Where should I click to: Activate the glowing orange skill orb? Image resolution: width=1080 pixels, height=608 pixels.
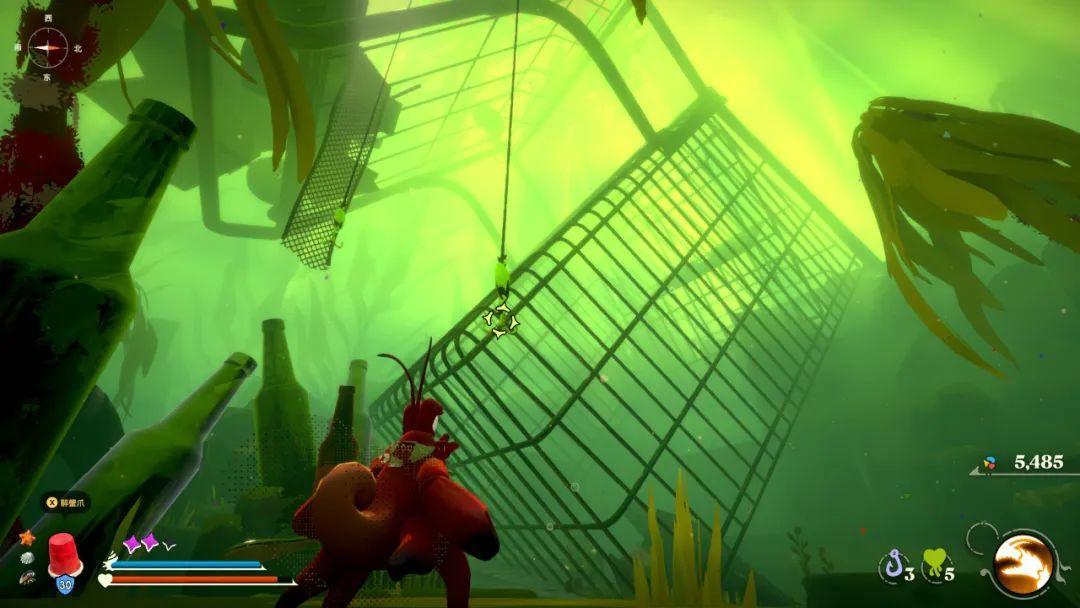click(x=1022, y=564)
